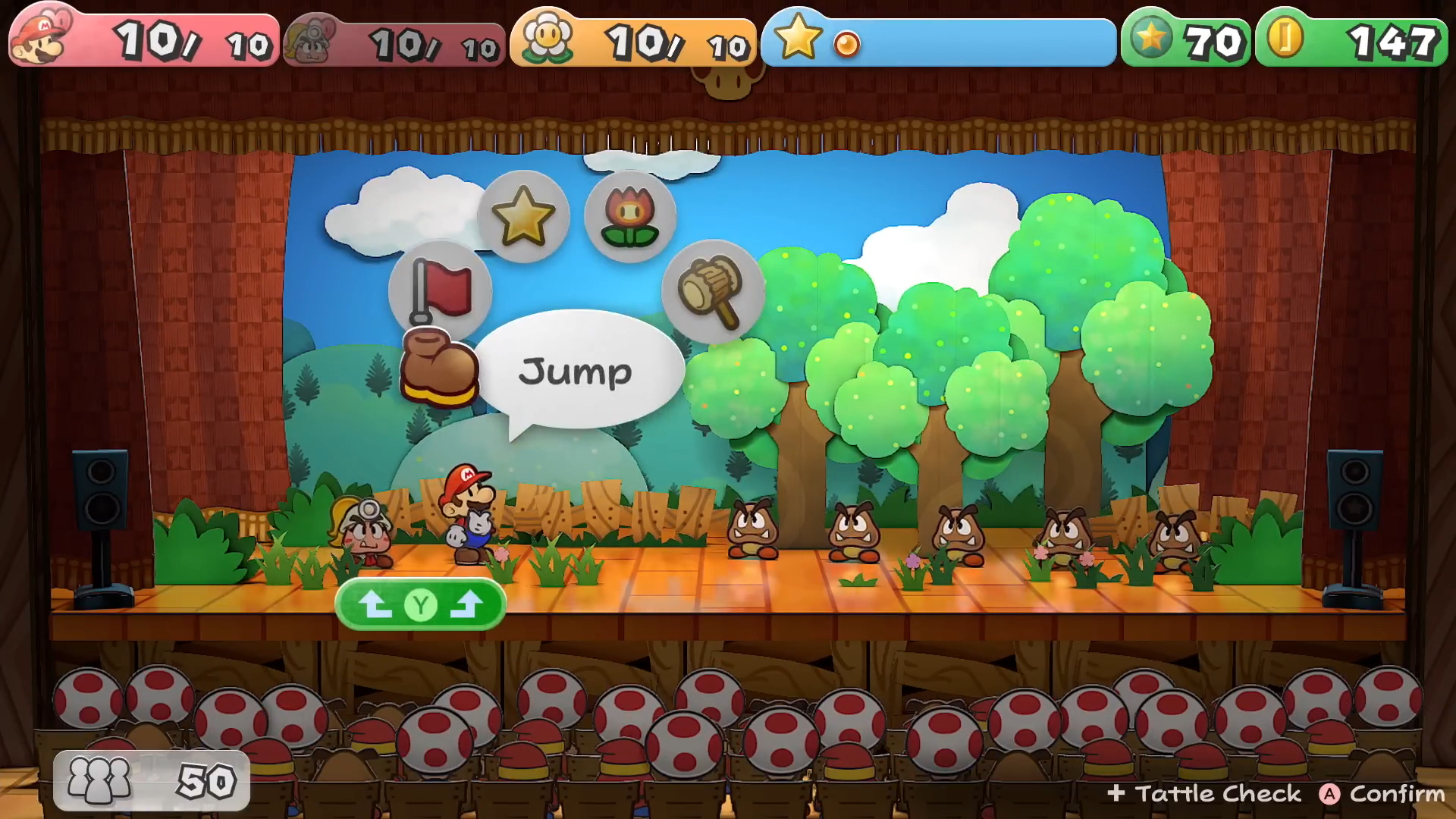Image resolution: width=1456 pixels, height=819 pixels.
Task: Click the mushroom emblem below the meters
Action: tap(729, 80)
